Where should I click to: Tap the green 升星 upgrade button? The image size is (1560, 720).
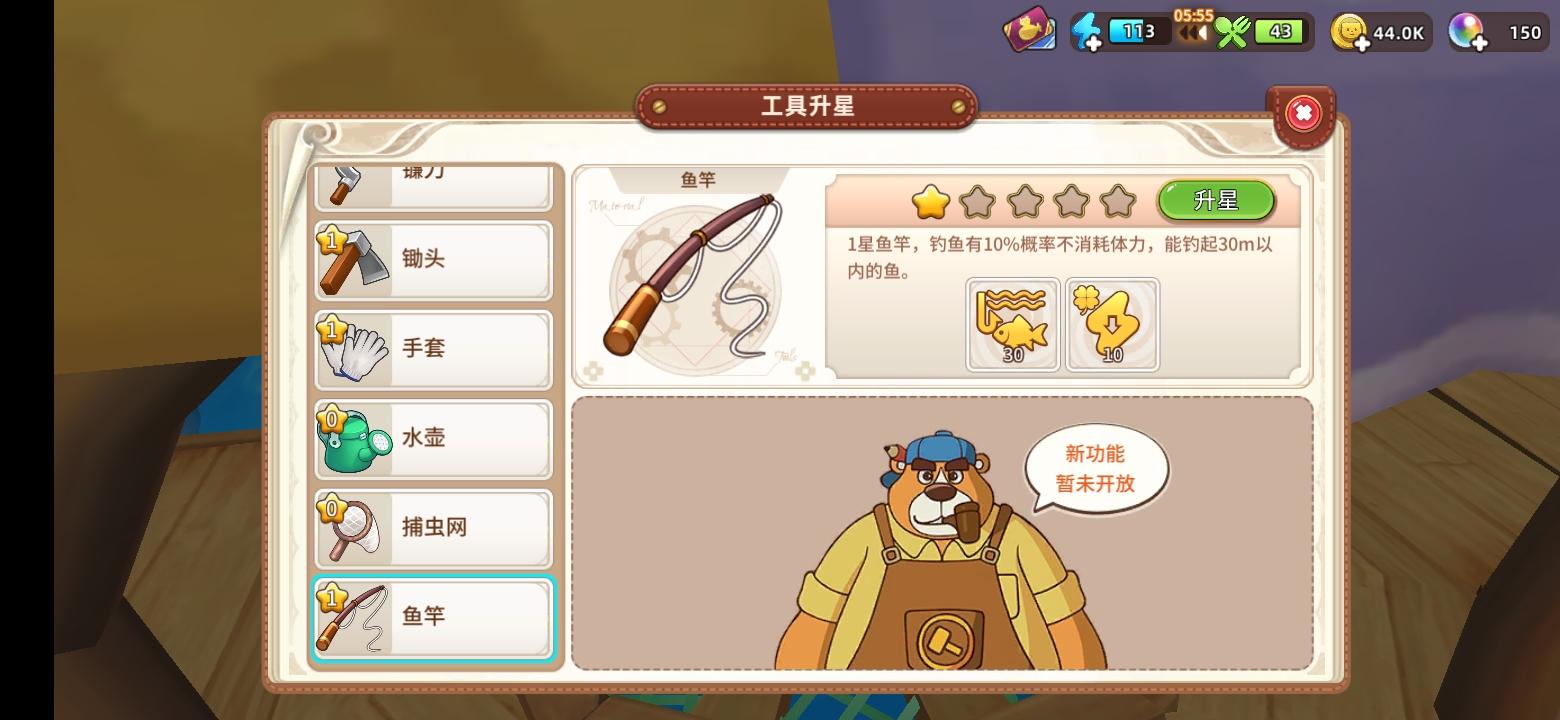1217,200
